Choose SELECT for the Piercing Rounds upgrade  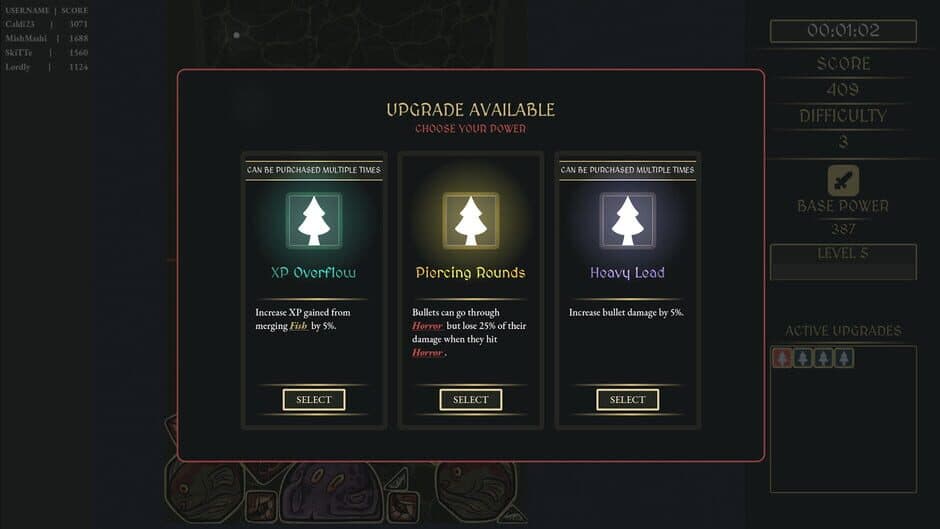click(x=470, y=400)
